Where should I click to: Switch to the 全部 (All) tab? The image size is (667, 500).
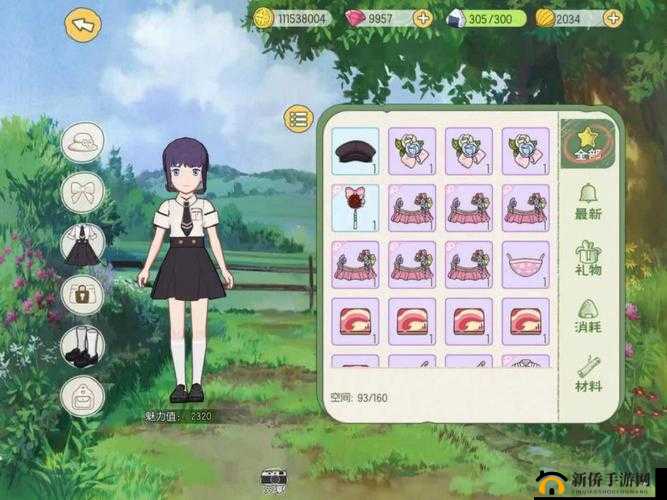587,142
